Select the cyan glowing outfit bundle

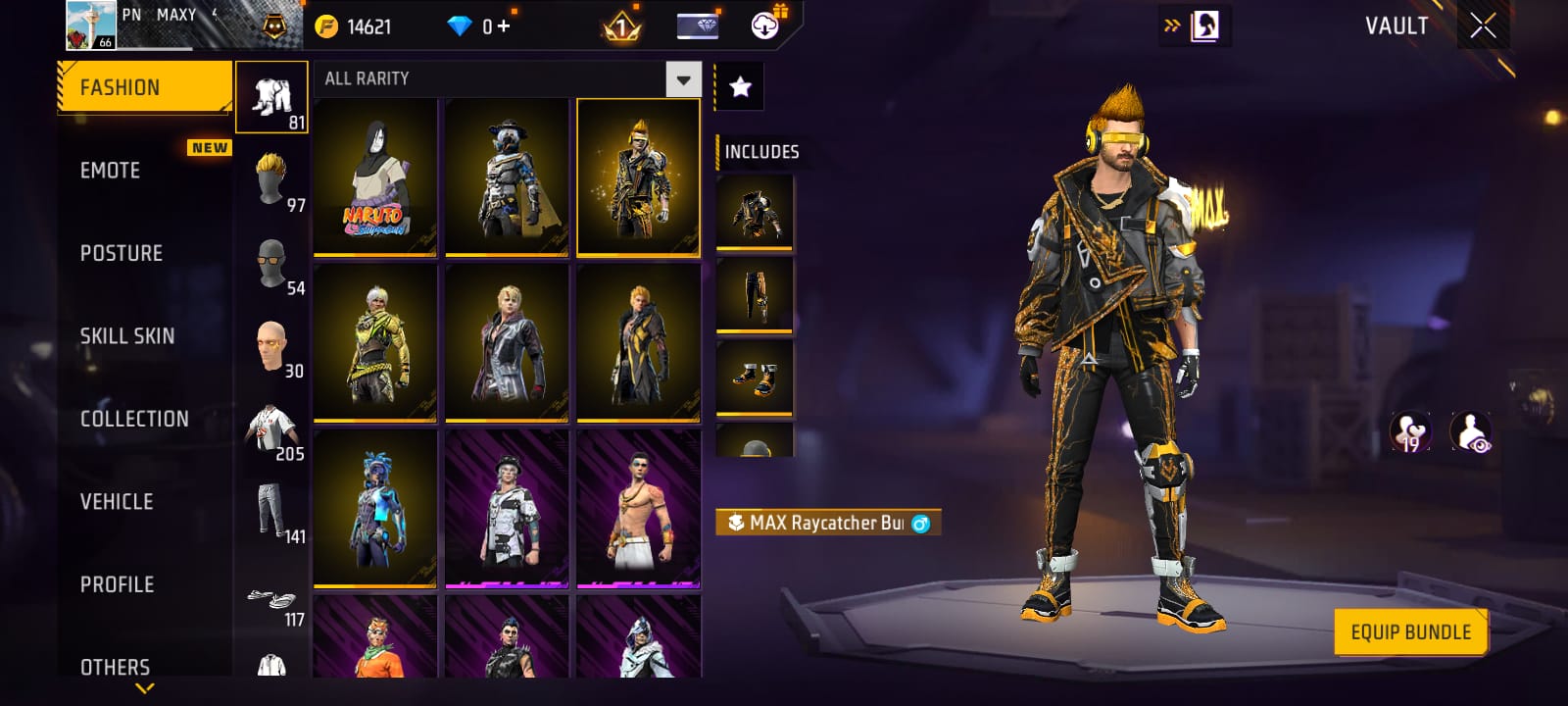(375, 508)
